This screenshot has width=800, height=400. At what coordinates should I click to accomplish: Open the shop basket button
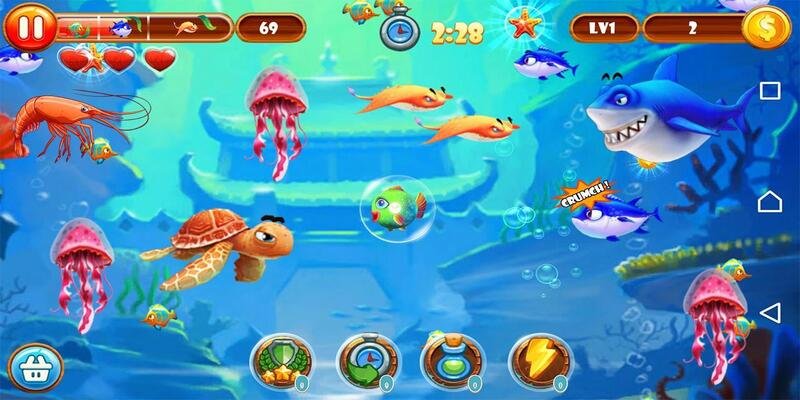pos(33,366)
